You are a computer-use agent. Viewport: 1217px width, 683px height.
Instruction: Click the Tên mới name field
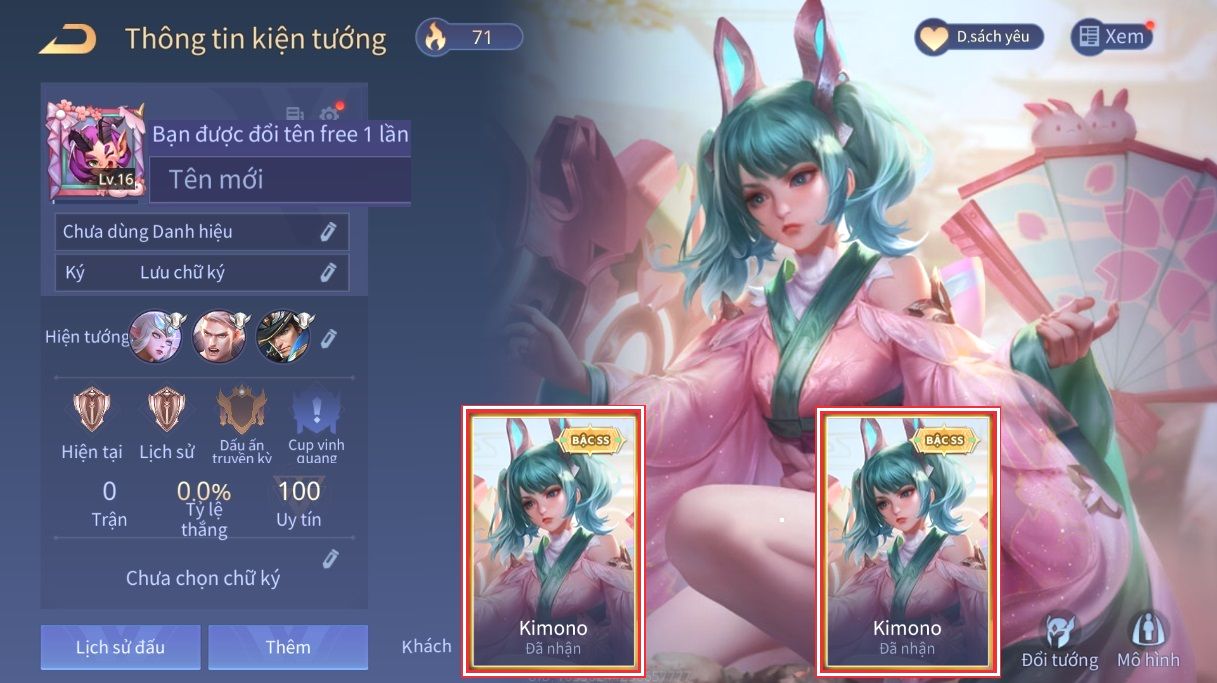[x=280, y=180]
